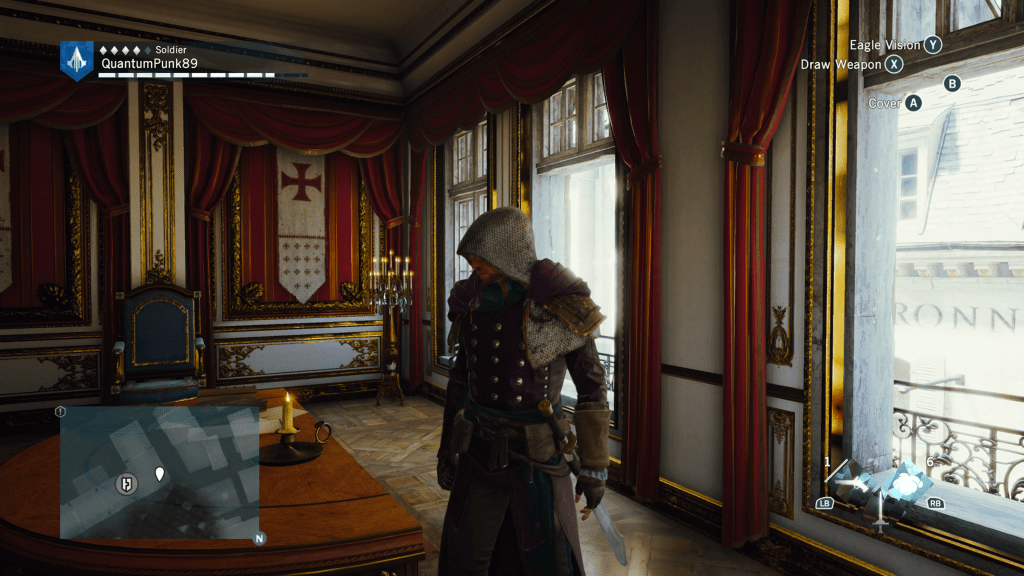Click the minimap north compass indicator

tap(259, 538)
